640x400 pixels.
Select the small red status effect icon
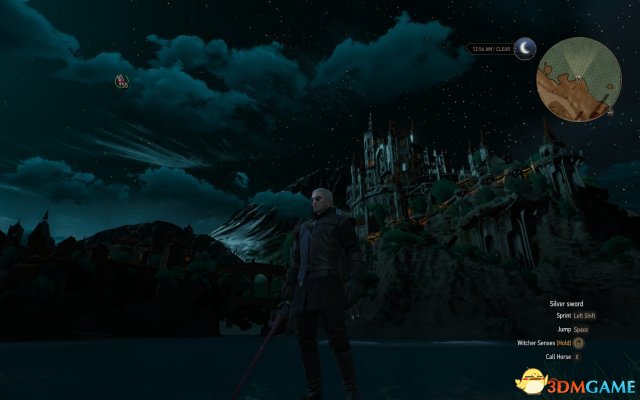tap(121, 81)
